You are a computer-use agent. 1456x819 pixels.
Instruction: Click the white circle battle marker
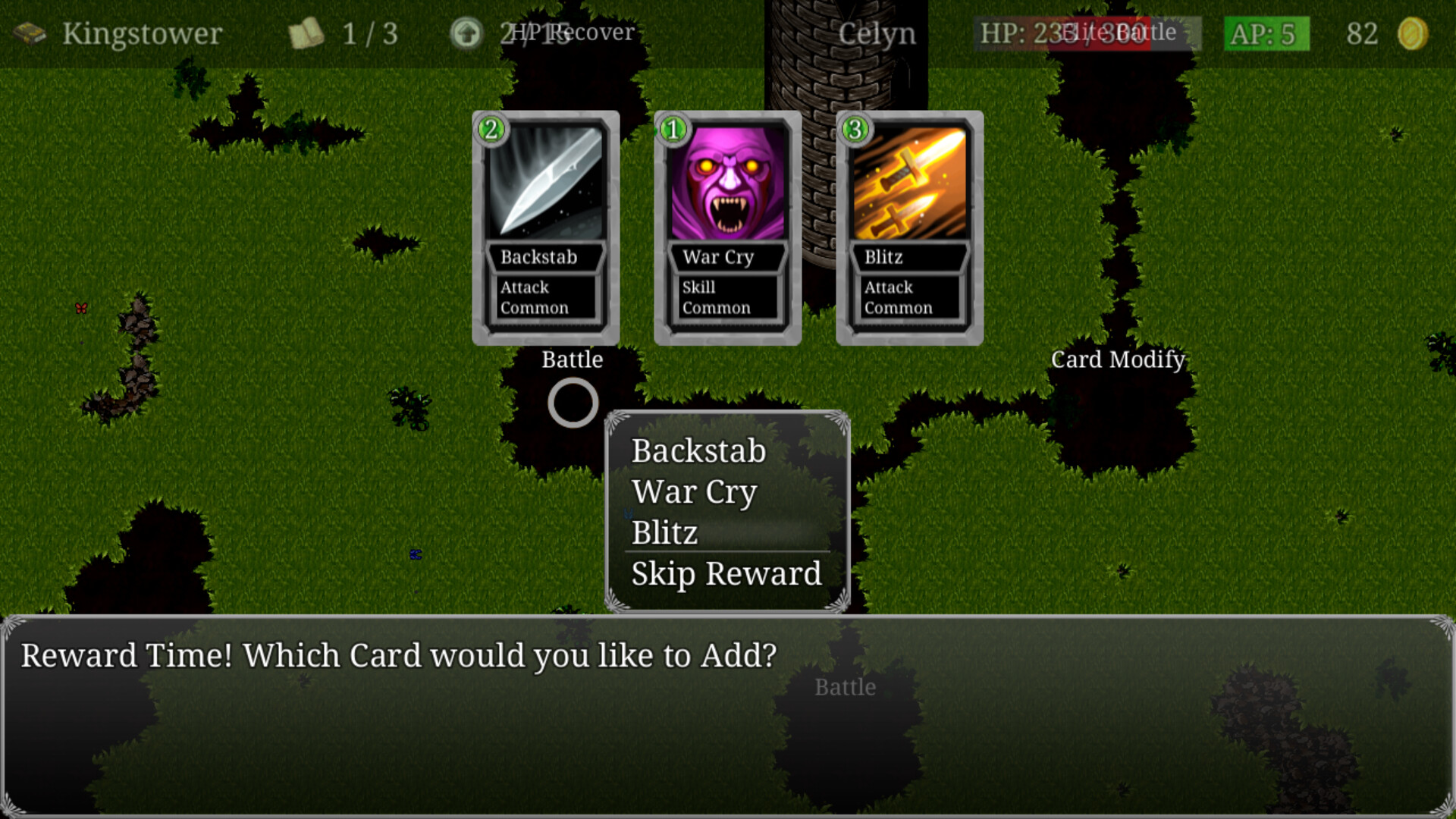tap(573, 403)
